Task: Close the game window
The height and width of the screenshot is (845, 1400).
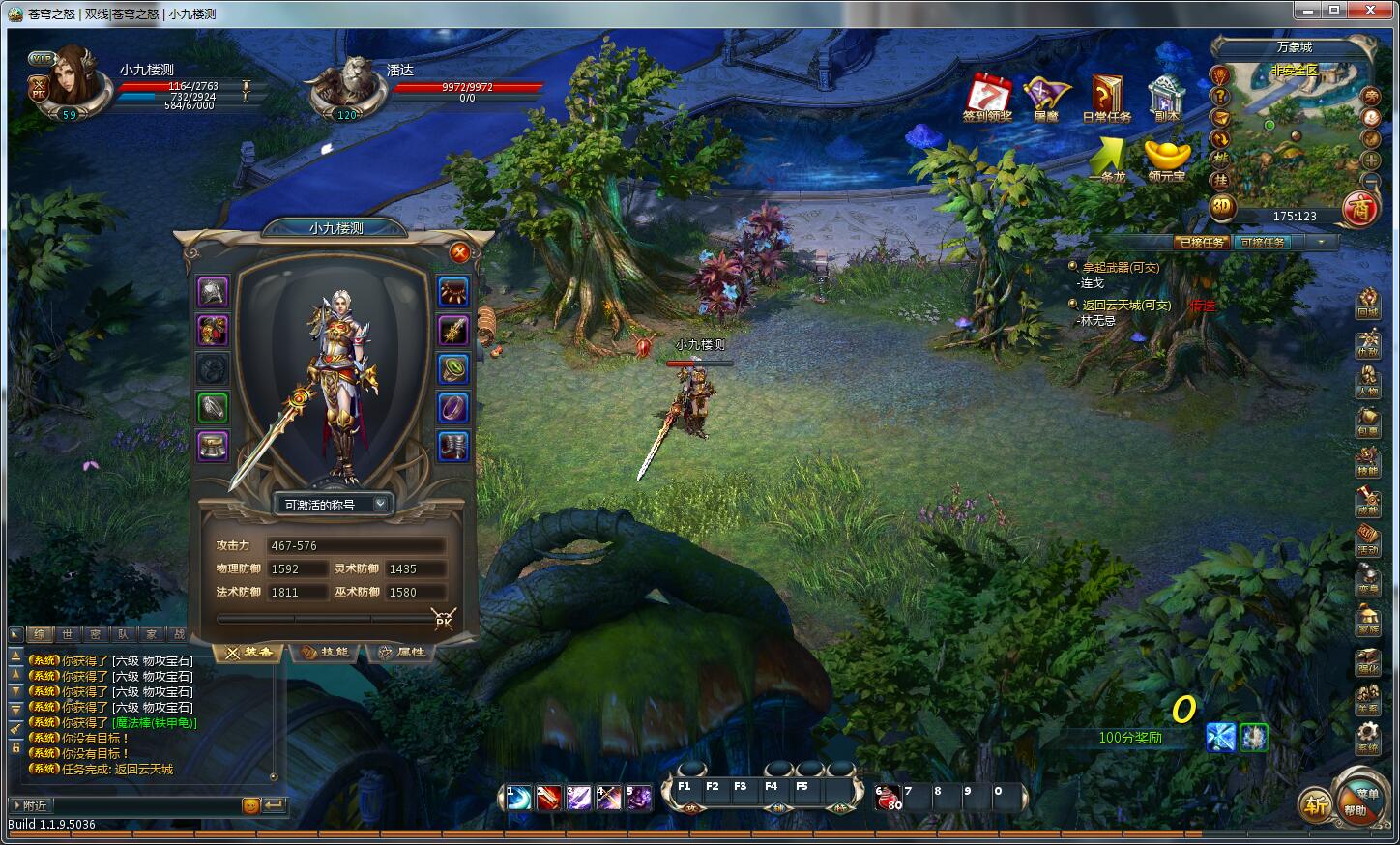Action: pyautogui.click(x=1369, y=11)
